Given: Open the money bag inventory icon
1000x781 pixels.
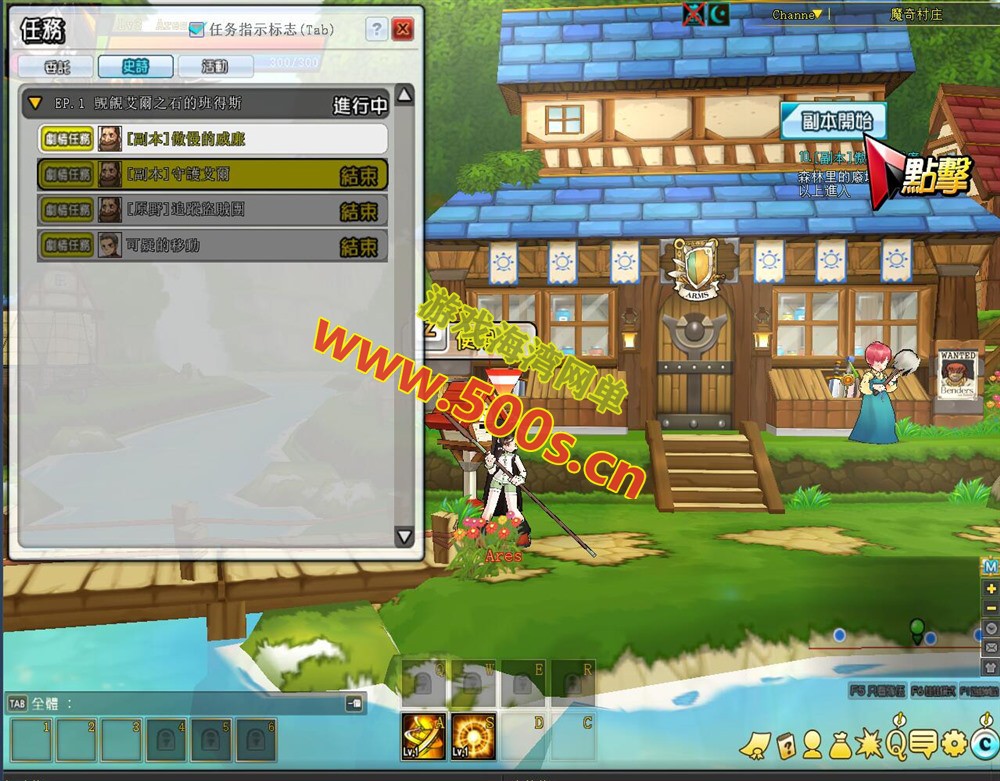Looking at the screenshot, I should click(x=839, y=744).
